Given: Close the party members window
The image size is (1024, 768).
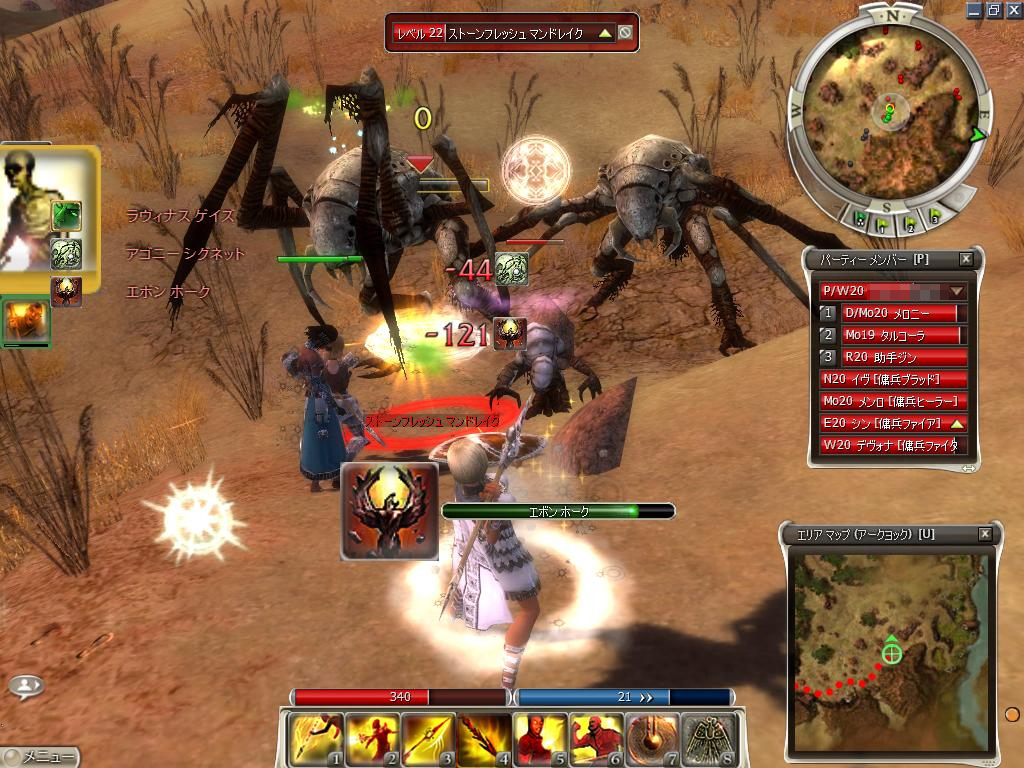Looking at the screenshot, I should (x=966, y=259).
